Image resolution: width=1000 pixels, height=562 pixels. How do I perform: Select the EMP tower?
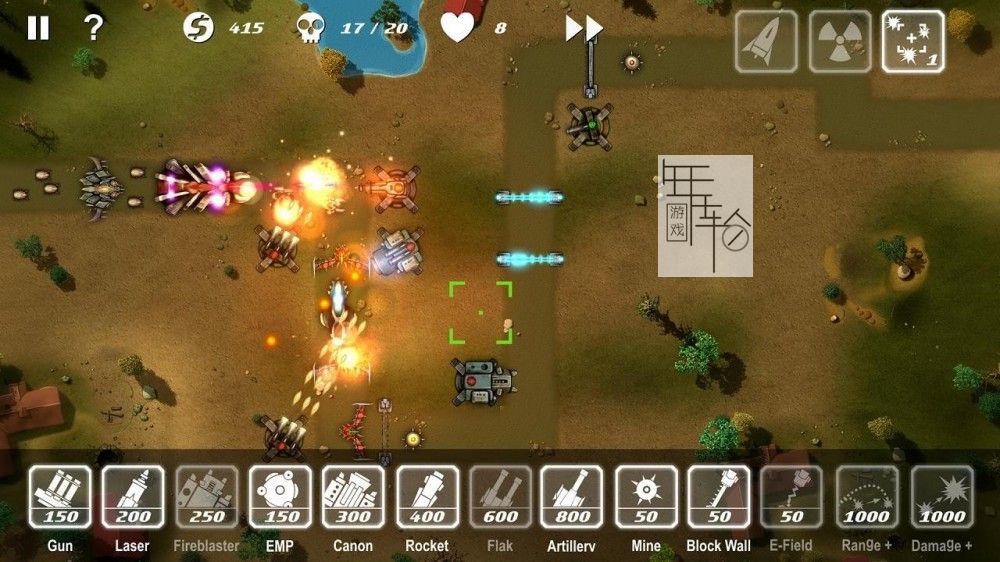[280, 497]
